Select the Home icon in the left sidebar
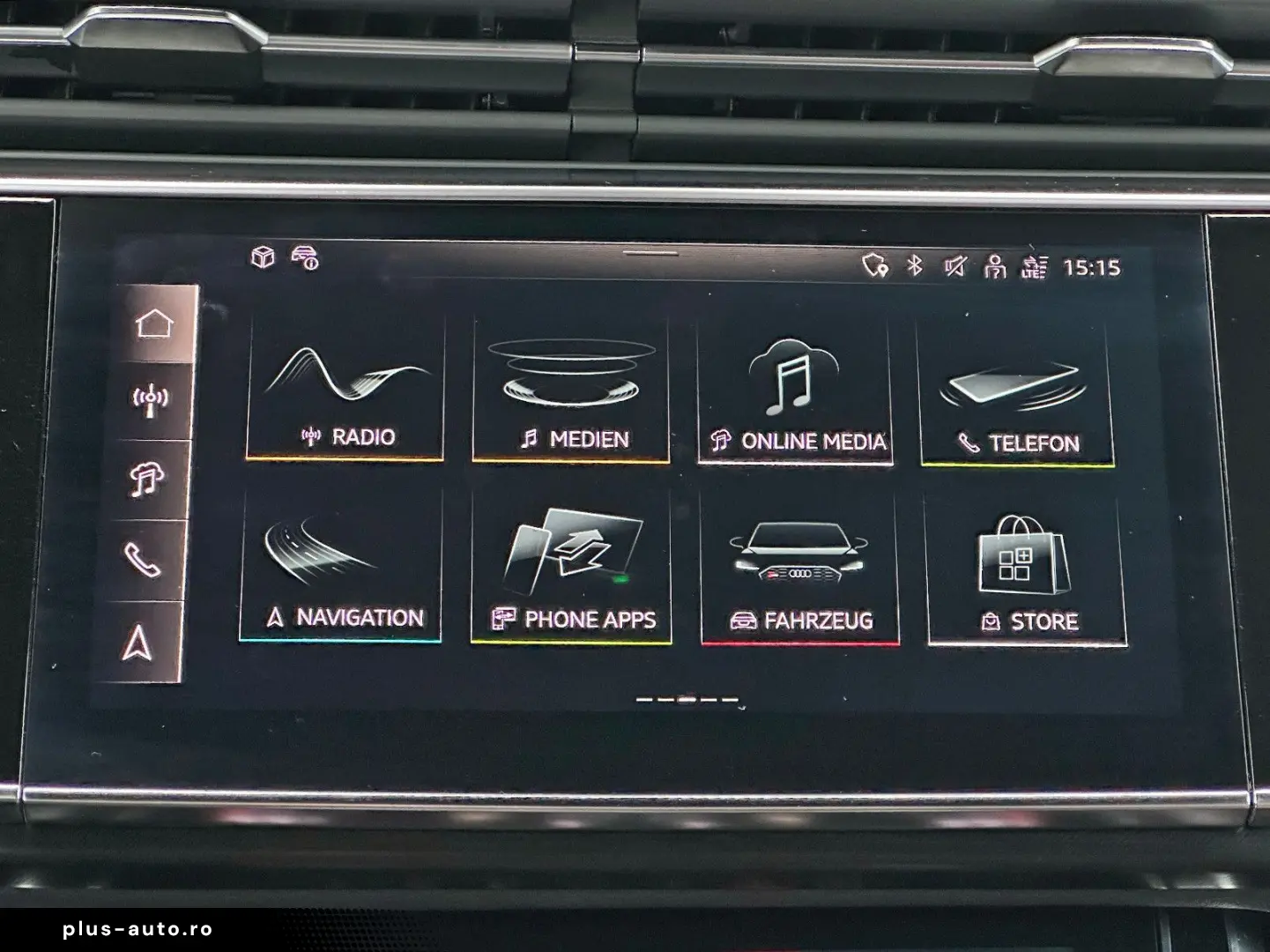The width and height of the screenshot is (1270, 952). [x=152, y=324]
